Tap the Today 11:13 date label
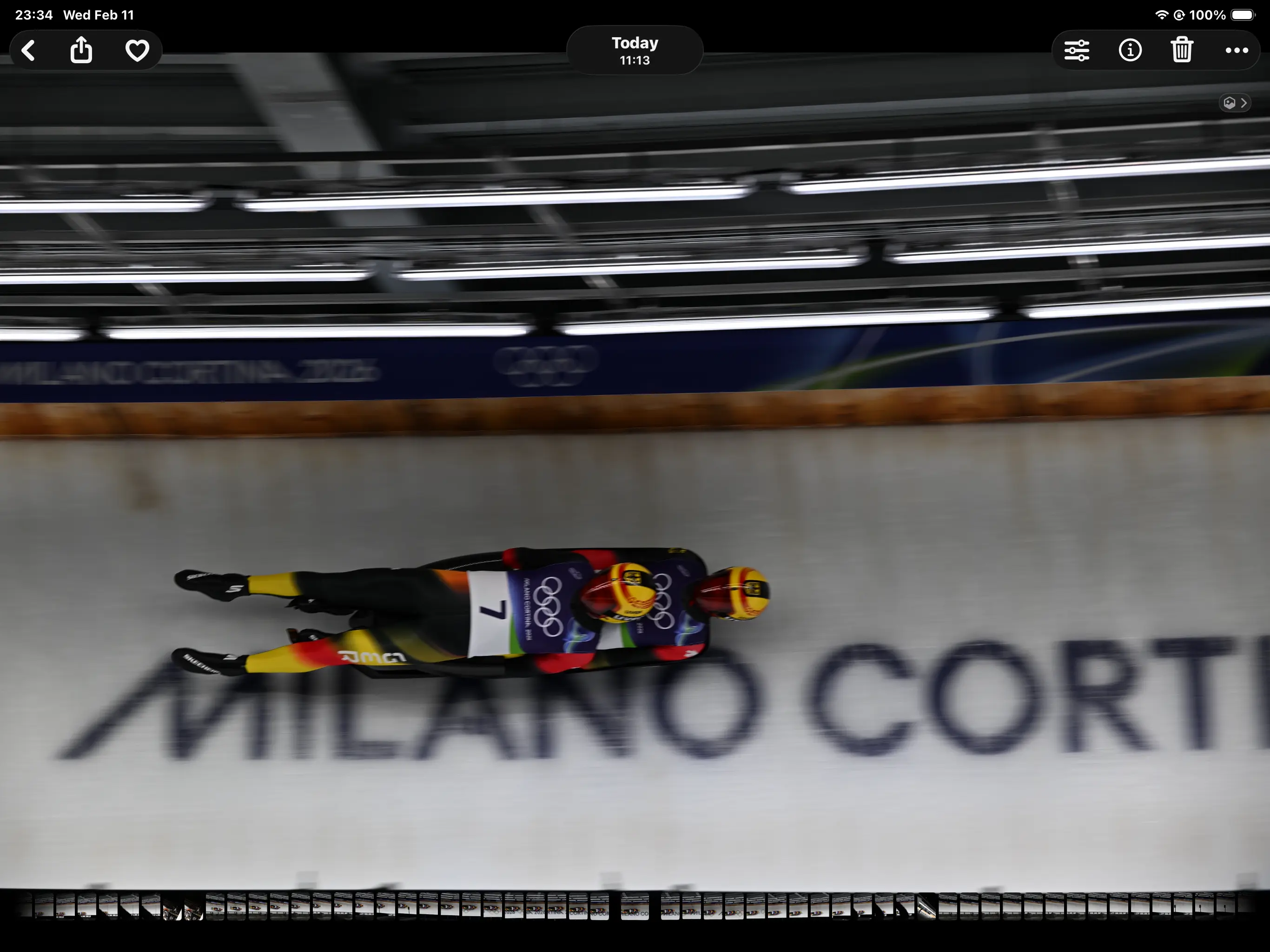1270x952 pixels. (x=635, y=51)
